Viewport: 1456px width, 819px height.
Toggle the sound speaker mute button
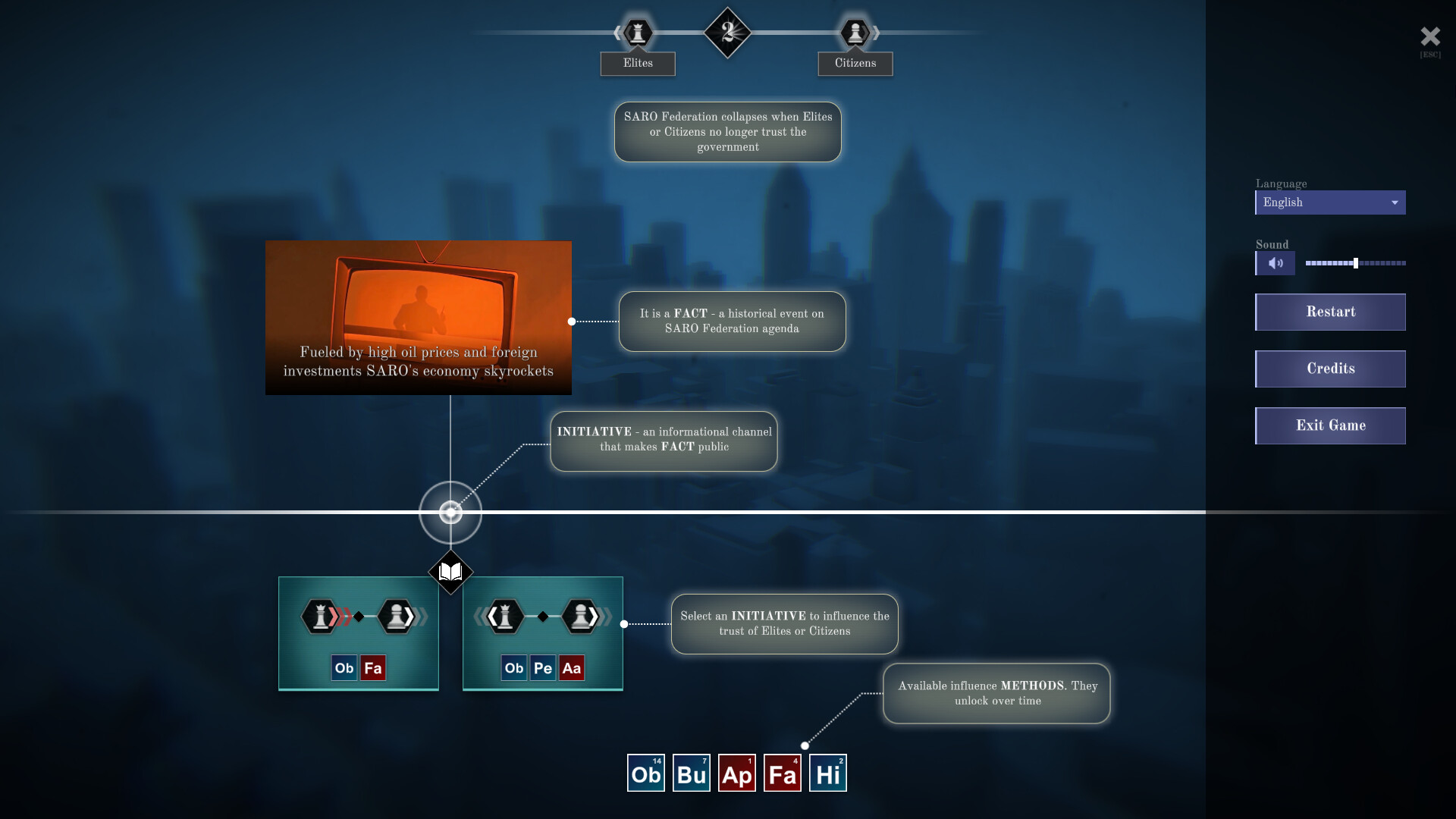(x=1275, y=263)
